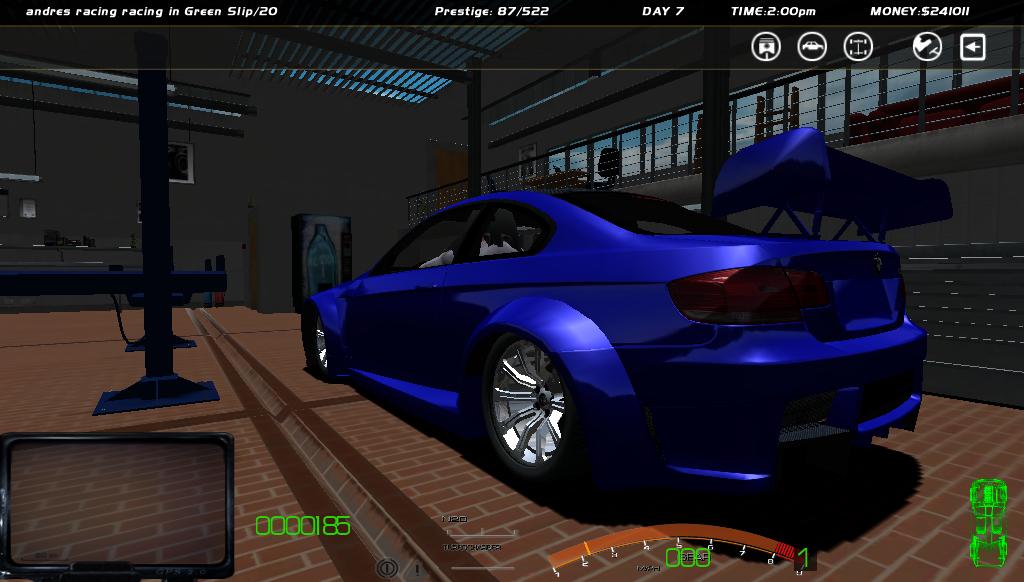Screen dimensions: 1024x582
Task: Select the car body icon
Action: (x=812, y=46)
